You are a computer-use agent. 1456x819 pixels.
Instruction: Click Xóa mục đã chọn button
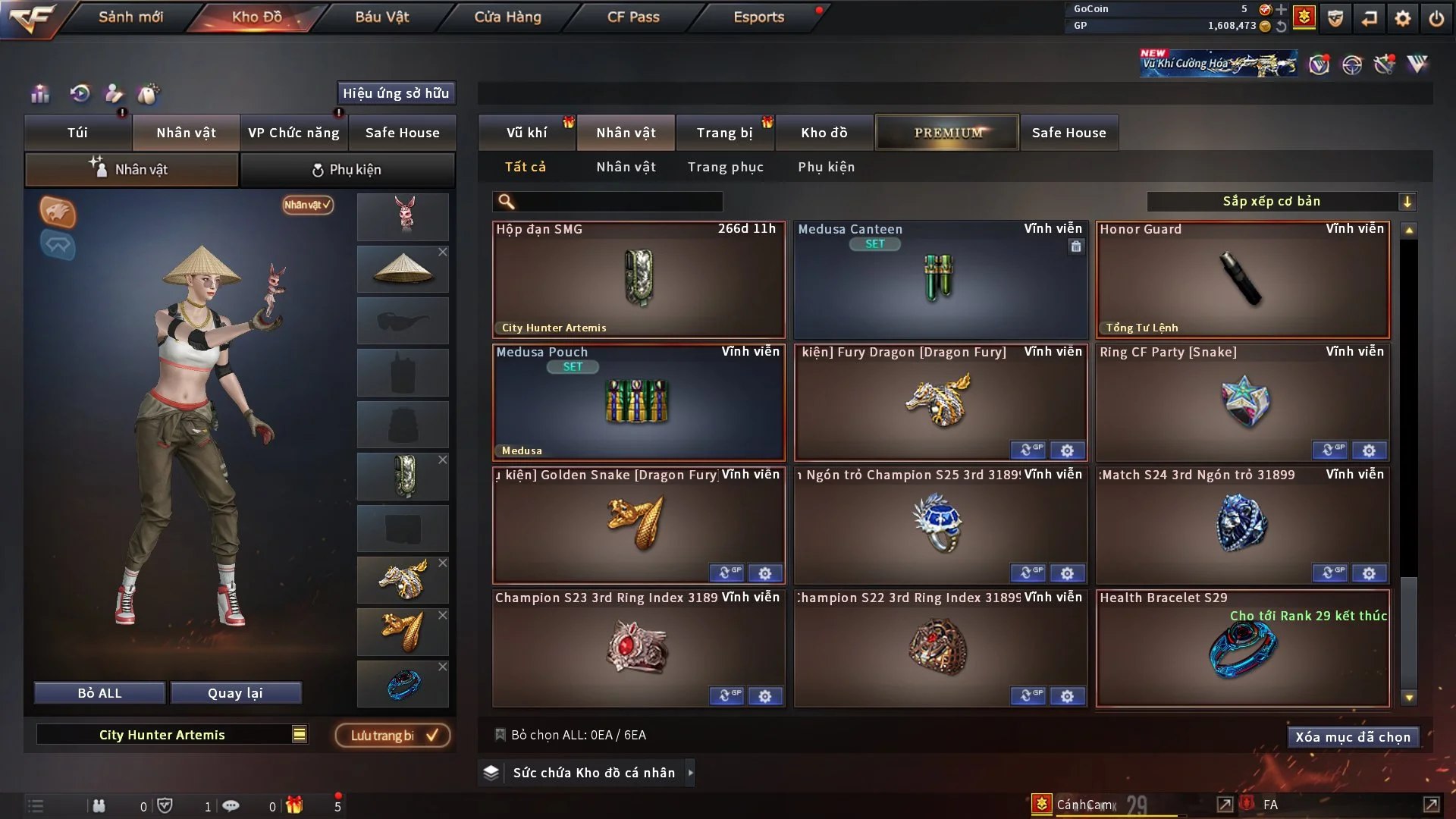point(1352,737)
